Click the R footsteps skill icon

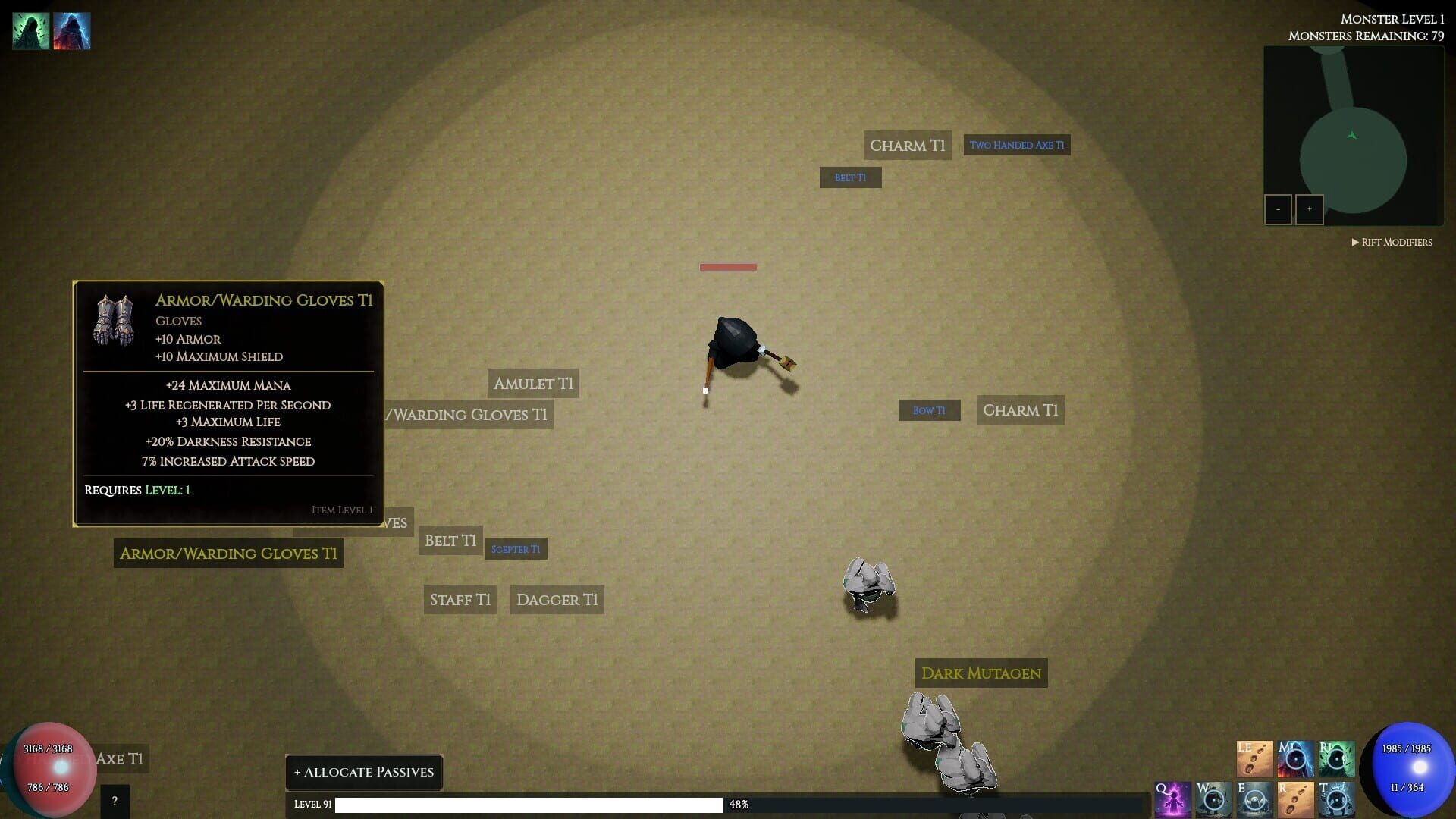click(1295, 799)
